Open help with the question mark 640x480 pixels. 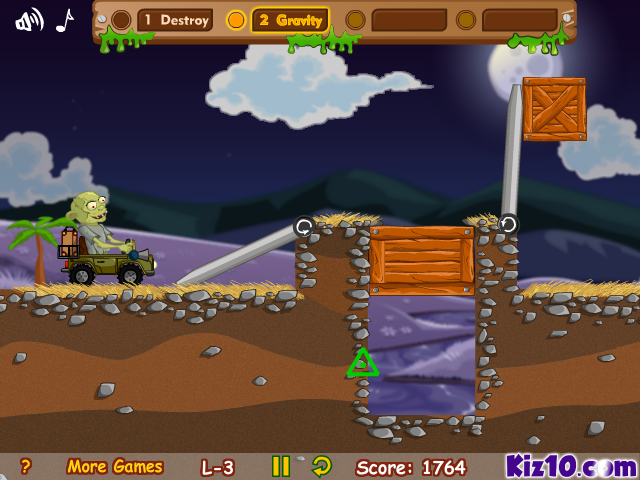click(x=26, y=466)
